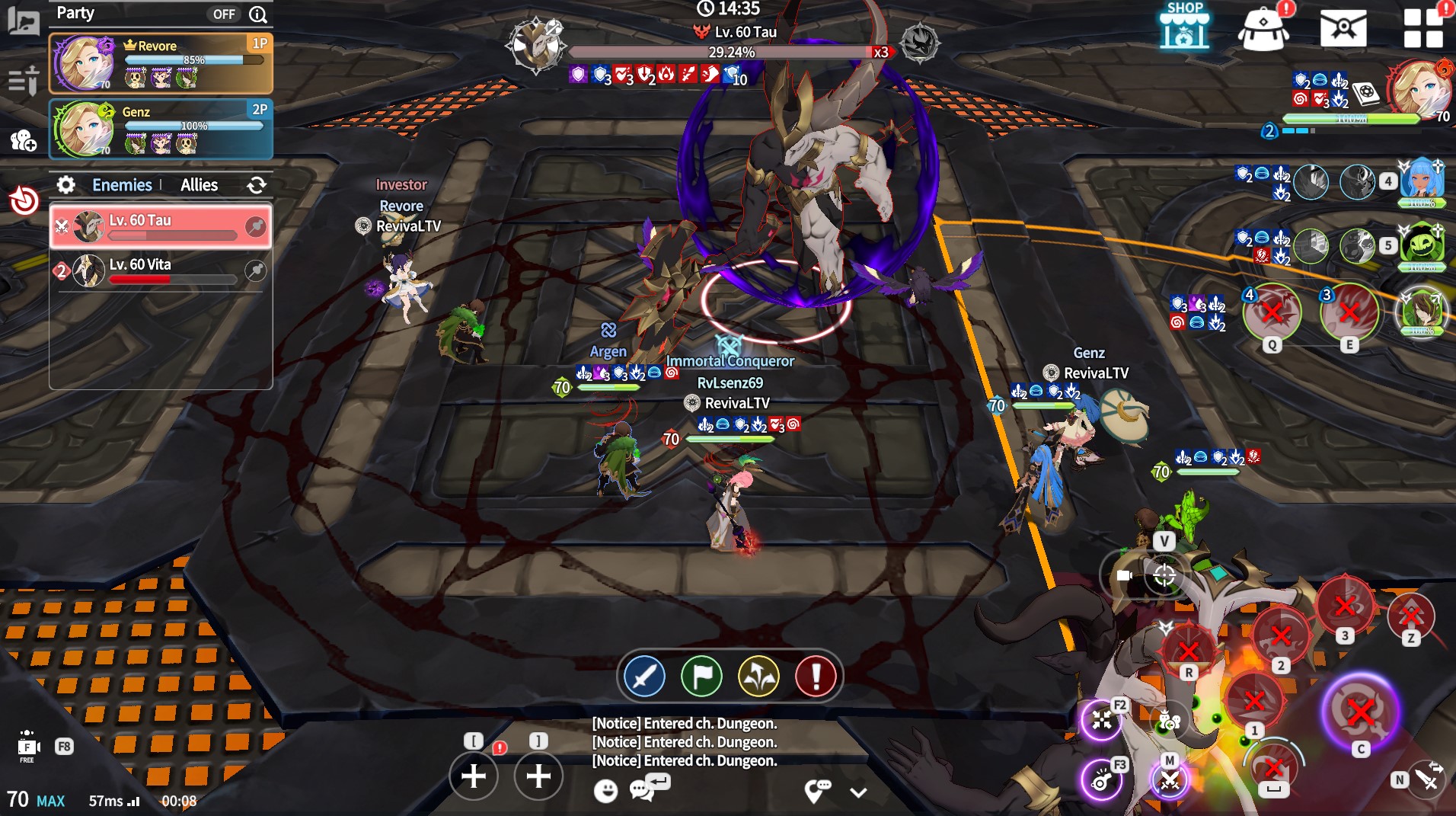Open the mailbox
This screenshot has height=816, width=1456.
click(1343, 30)
